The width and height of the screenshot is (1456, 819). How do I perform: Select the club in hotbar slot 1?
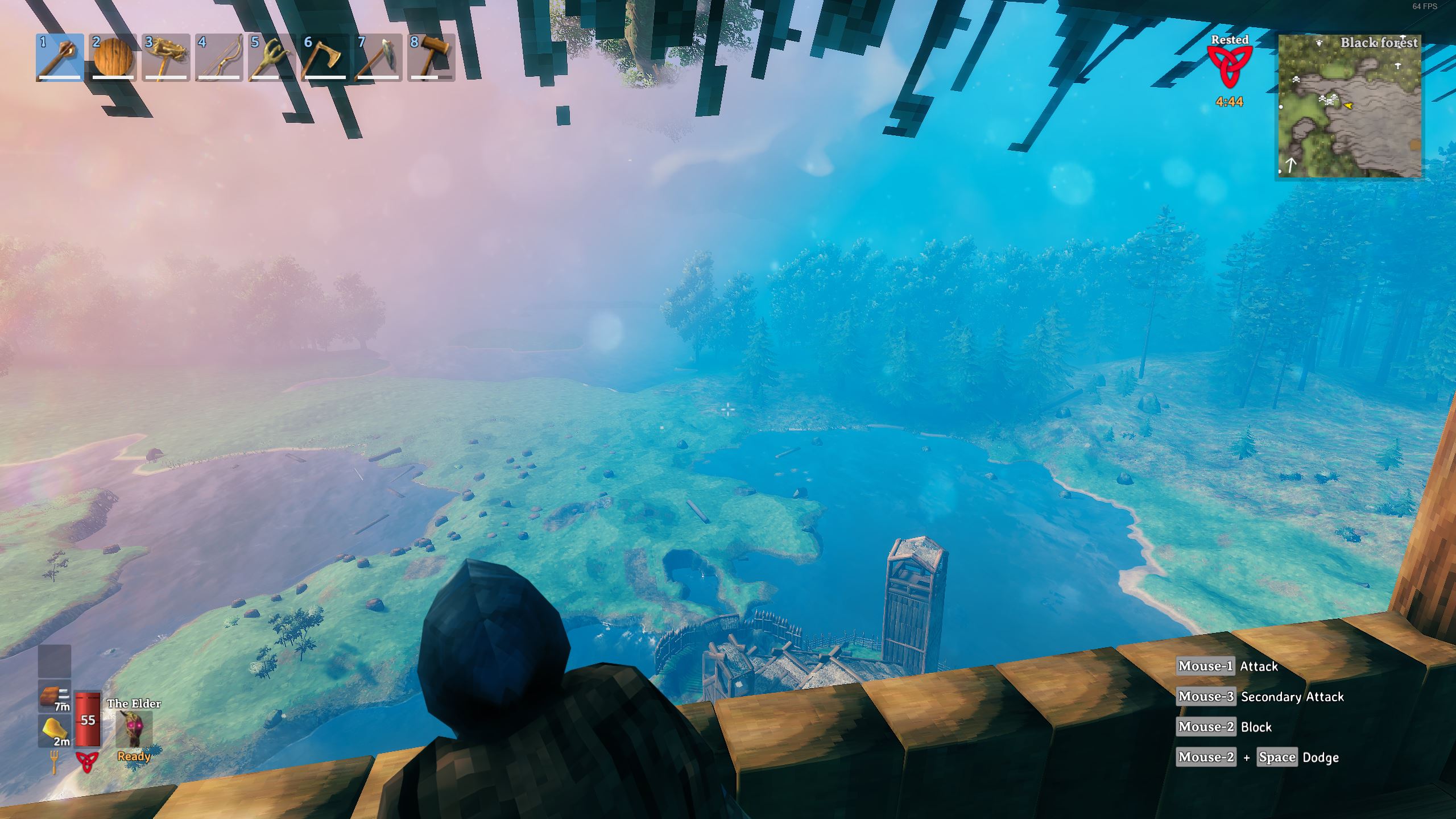[60, 57]
